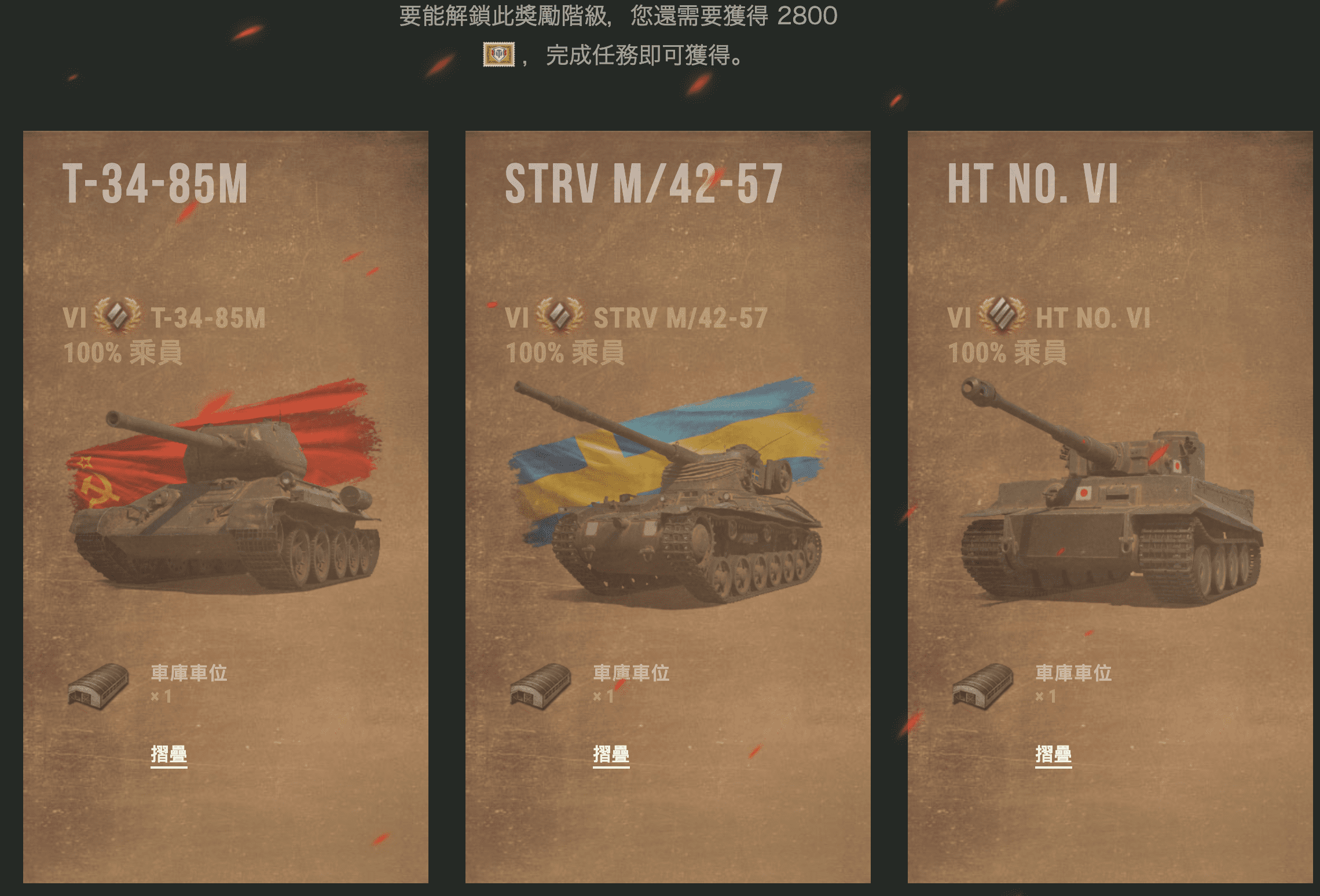This screenshot has height=896, width=1320.
Task: Click the garage slot icon under HT No. VI
Action: point(983,686)
